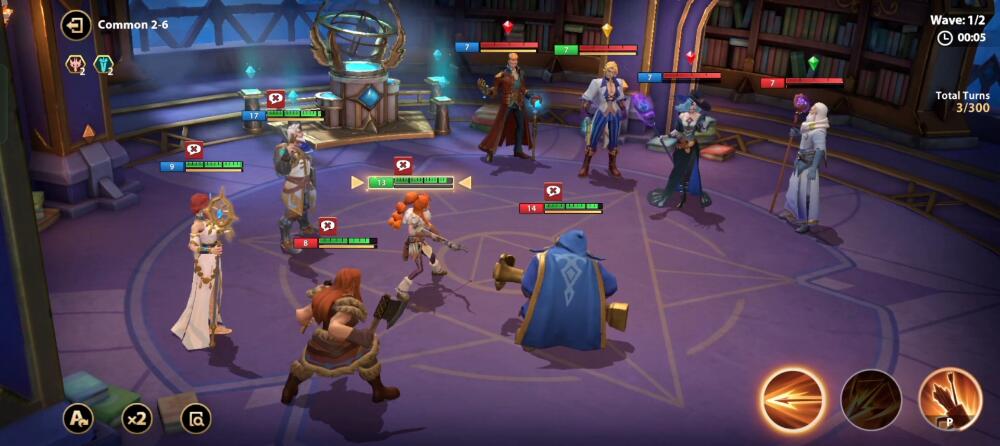This screenshot has height=446, width=1000.
Task: Exit the Common 2-6 battle
Action: (76, 25)
